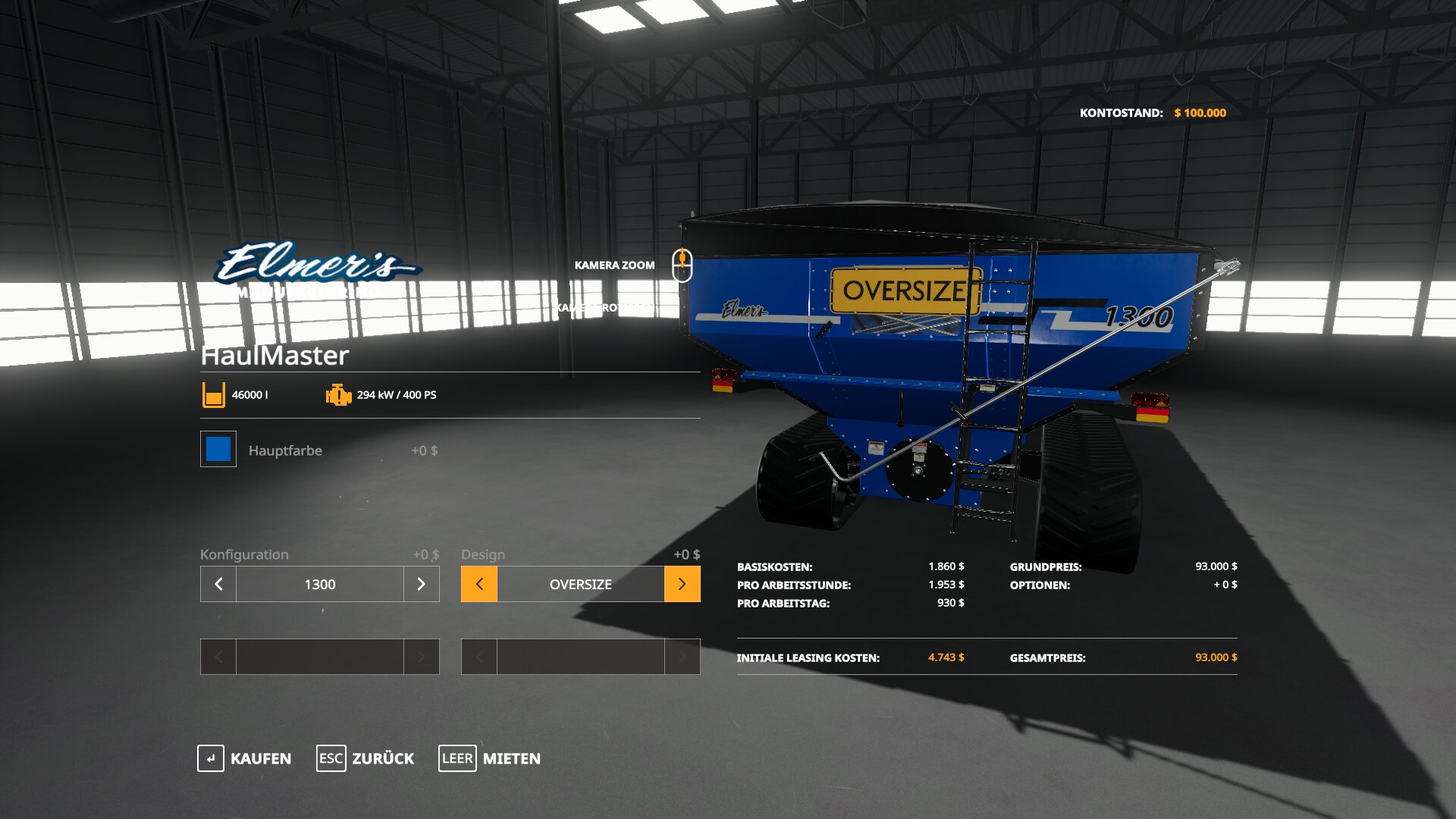Switch Design to the next option
Viewport: 1456px width, 819px height.
point(682,584)
